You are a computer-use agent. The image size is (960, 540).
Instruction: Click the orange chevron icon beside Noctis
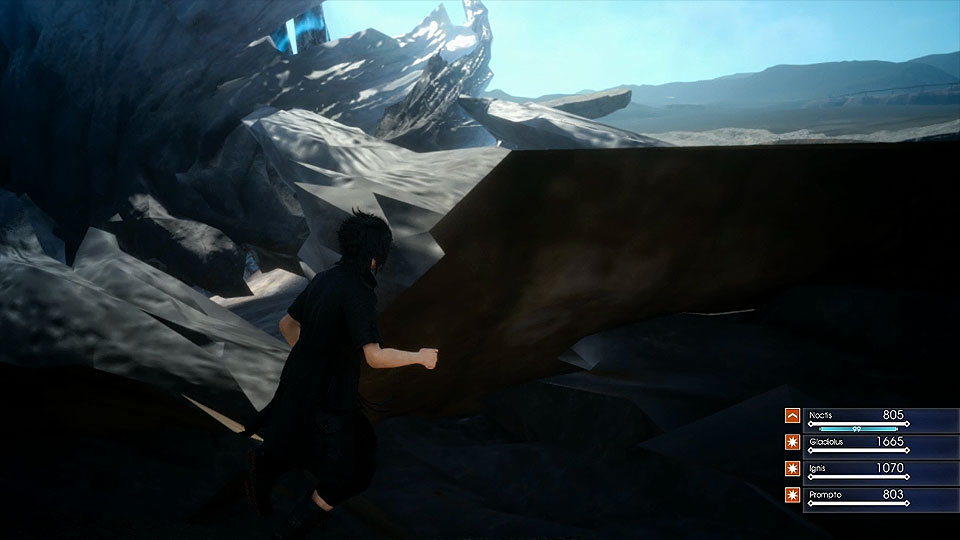tap(792, 416)
